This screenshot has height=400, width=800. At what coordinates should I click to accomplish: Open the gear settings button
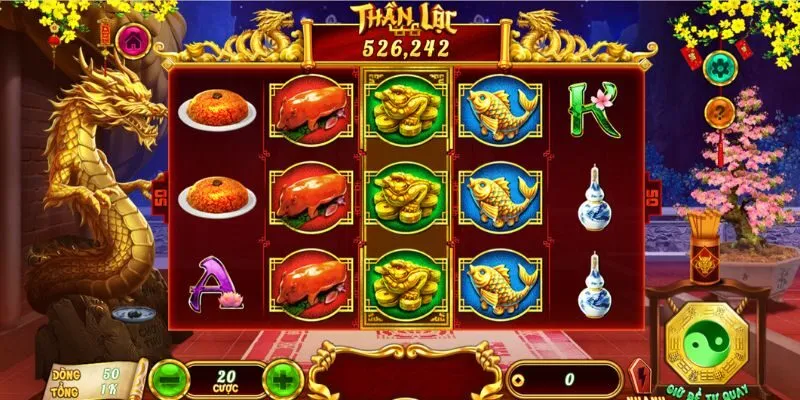pos(720,68)
